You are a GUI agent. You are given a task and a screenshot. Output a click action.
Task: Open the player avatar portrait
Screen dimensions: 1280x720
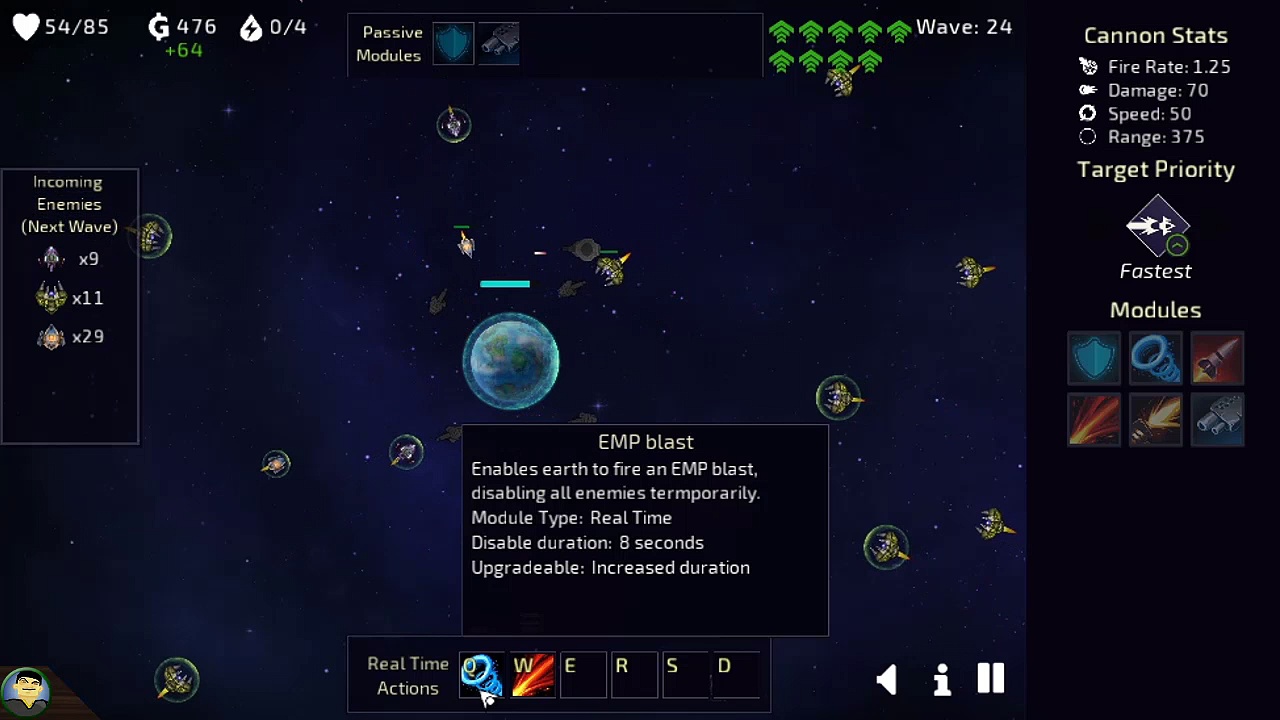point(25,692)
